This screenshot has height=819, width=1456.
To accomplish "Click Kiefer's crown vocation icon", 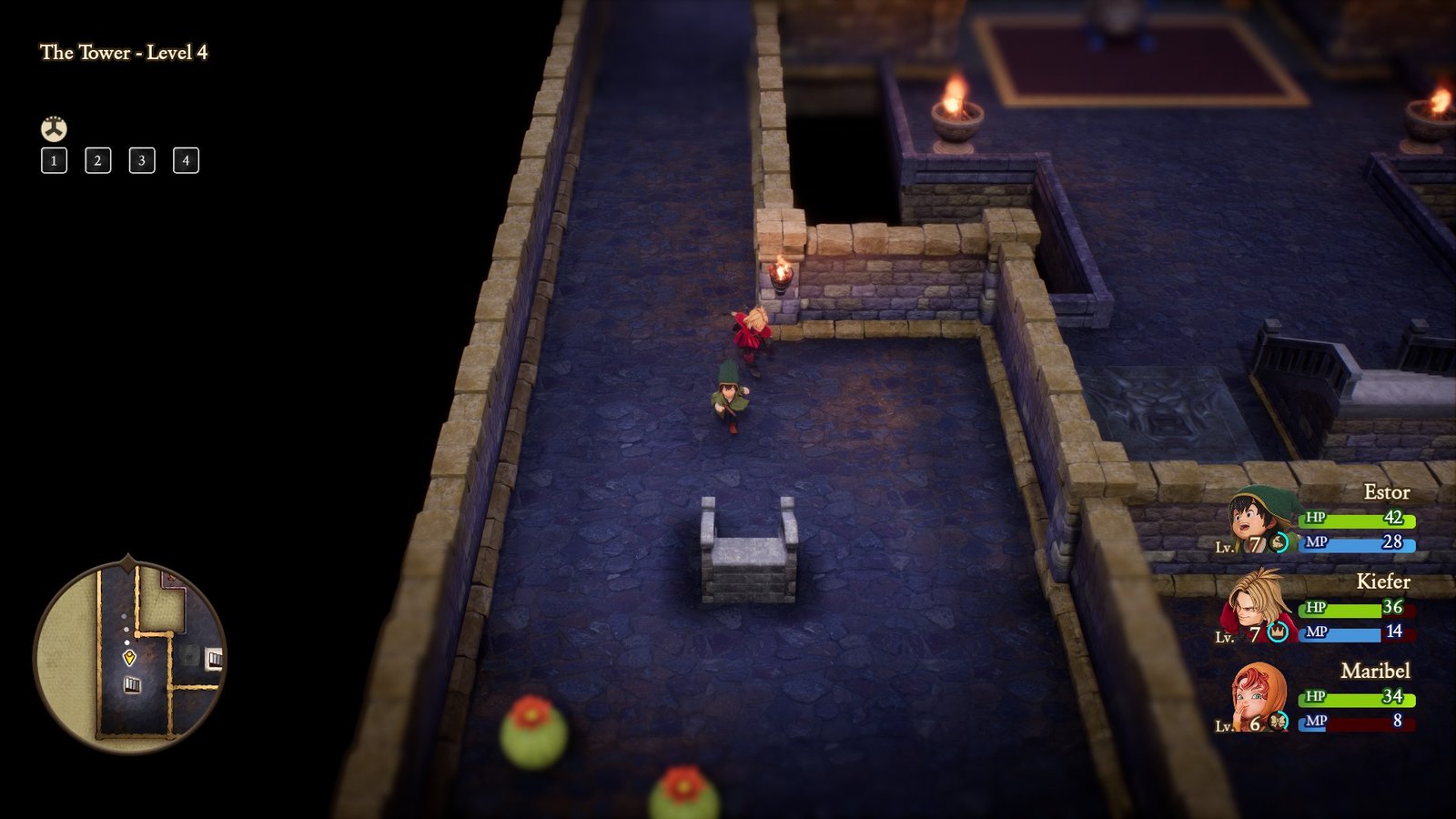I will coord(1277,632).
